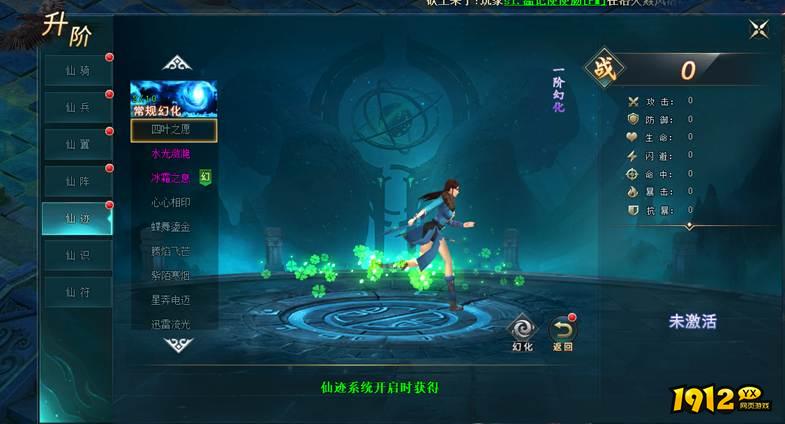
Task: Select the 心心相印 entry
Action: click(170, 203)
